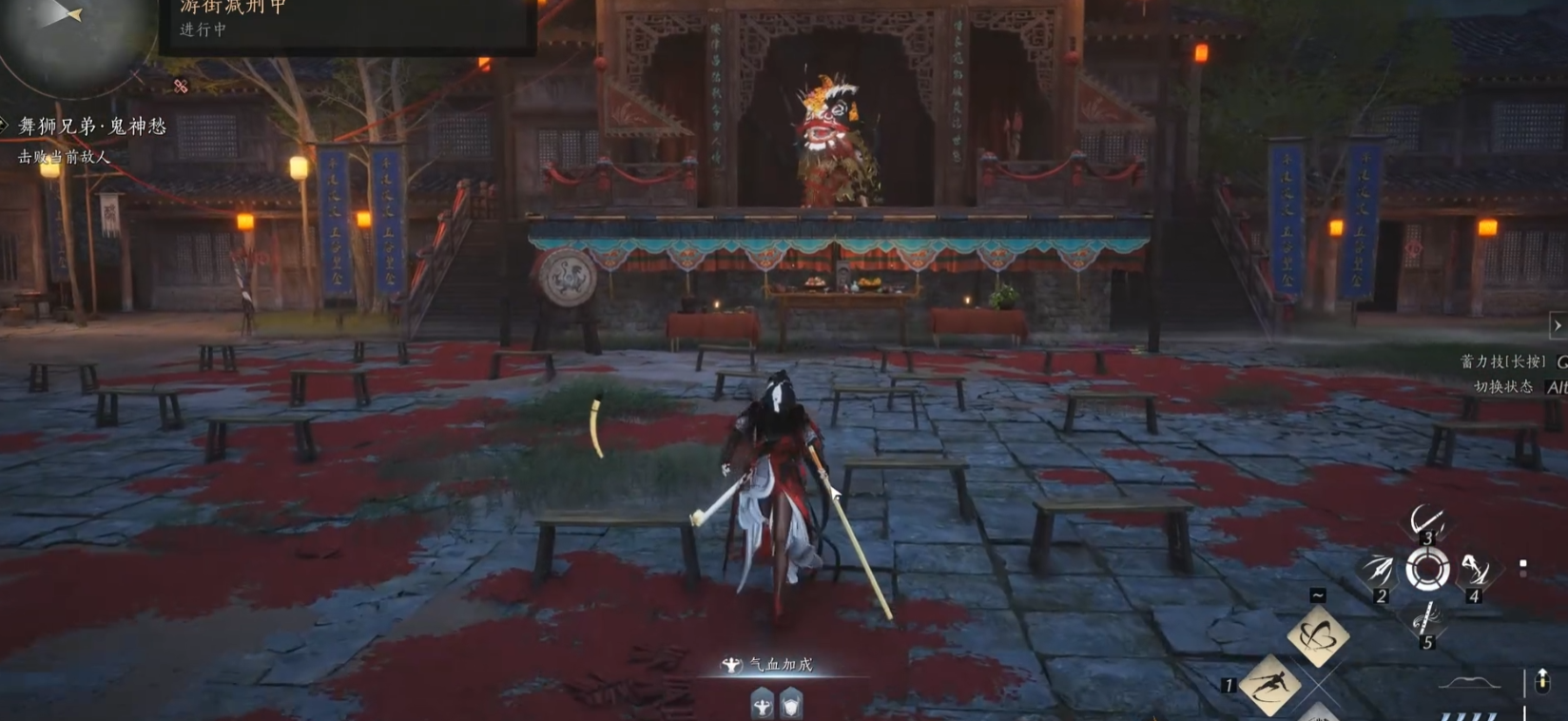Select the bow weapon icon
The width and height of the screenshot is (1568, 721).
[x=1469, y=683]
